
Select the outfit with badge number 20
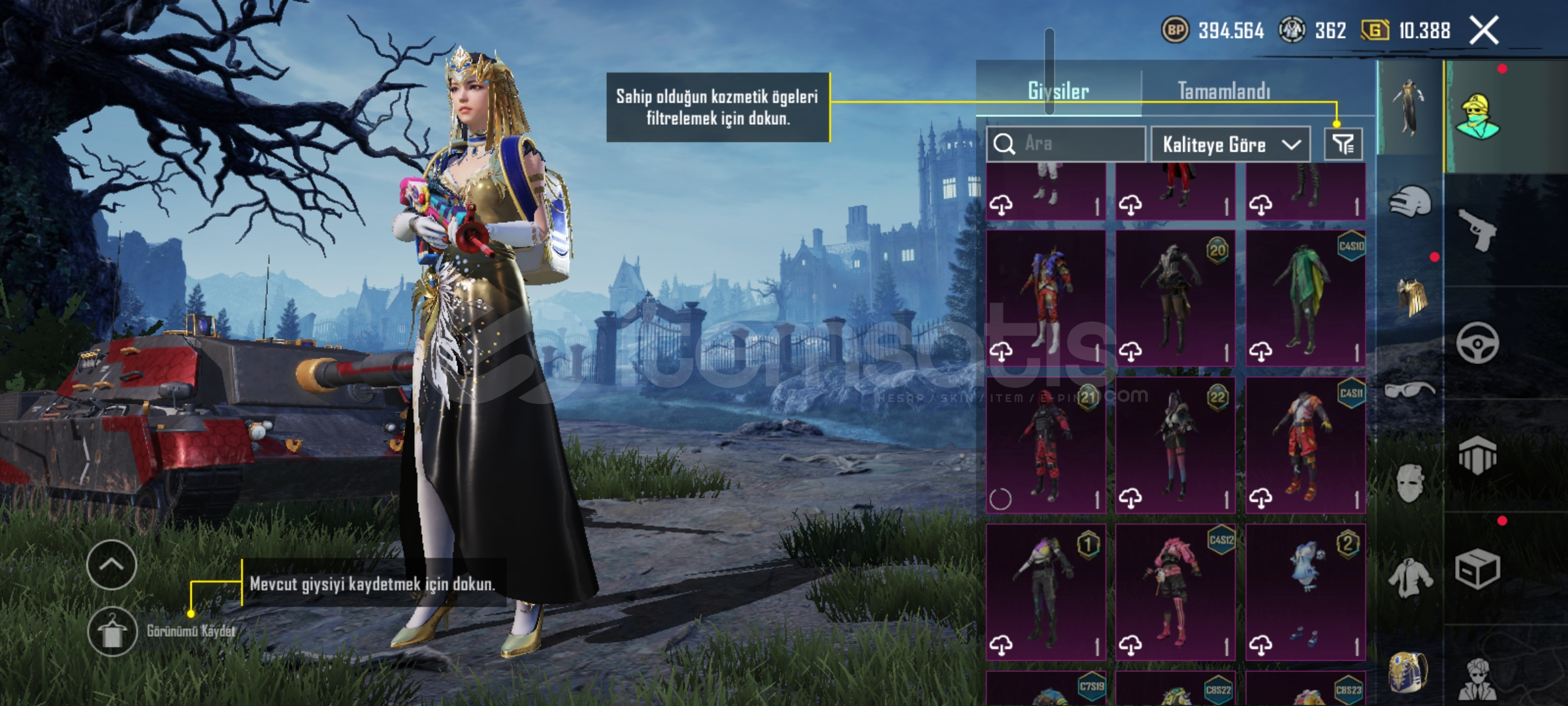coord(1175,298)
